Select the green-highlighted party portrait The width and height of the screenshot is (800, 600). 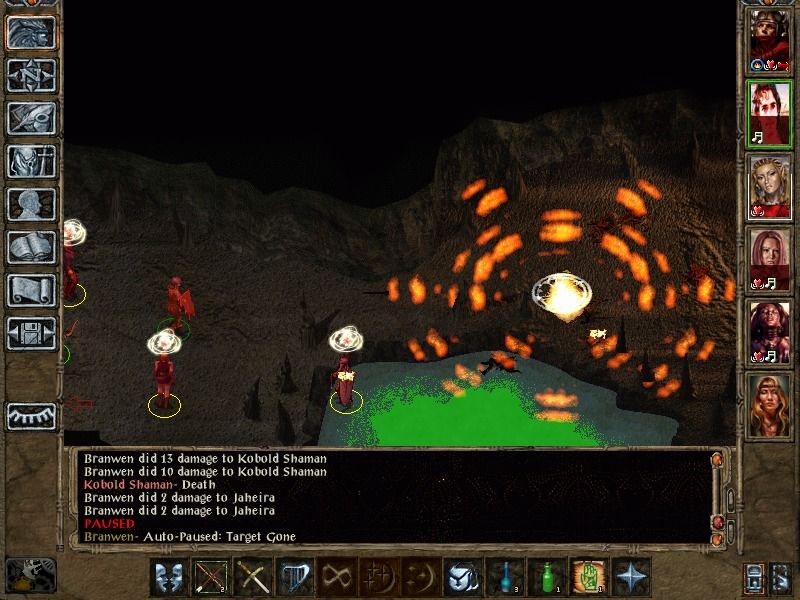tap(769, 114)
